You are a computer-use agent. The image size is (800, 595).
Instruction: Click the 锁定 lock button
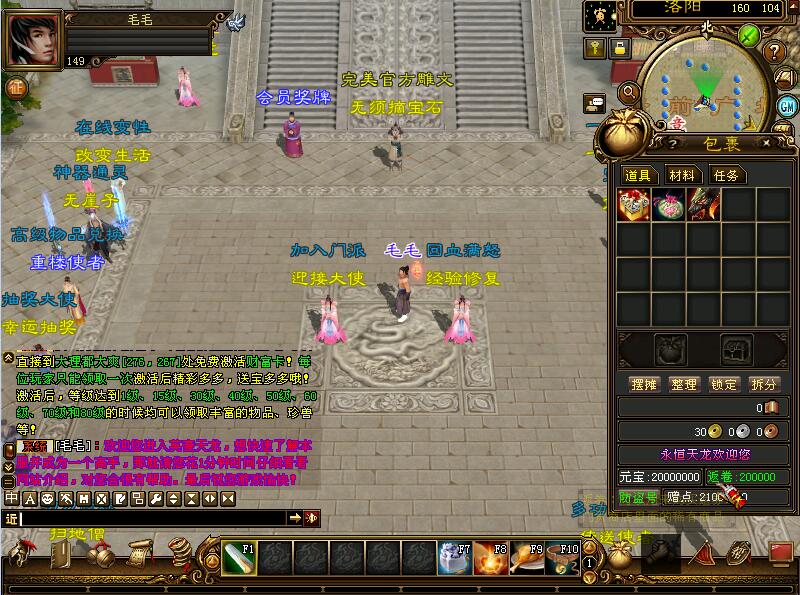coord(723,384)
